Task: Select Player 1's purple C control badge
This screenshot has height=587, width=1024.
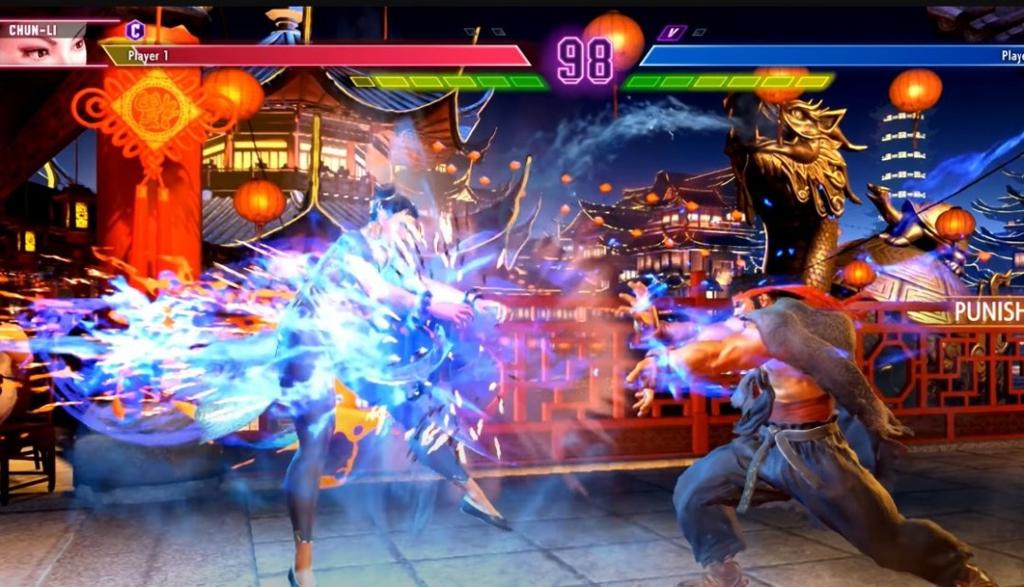Action: tap(135, 30)
